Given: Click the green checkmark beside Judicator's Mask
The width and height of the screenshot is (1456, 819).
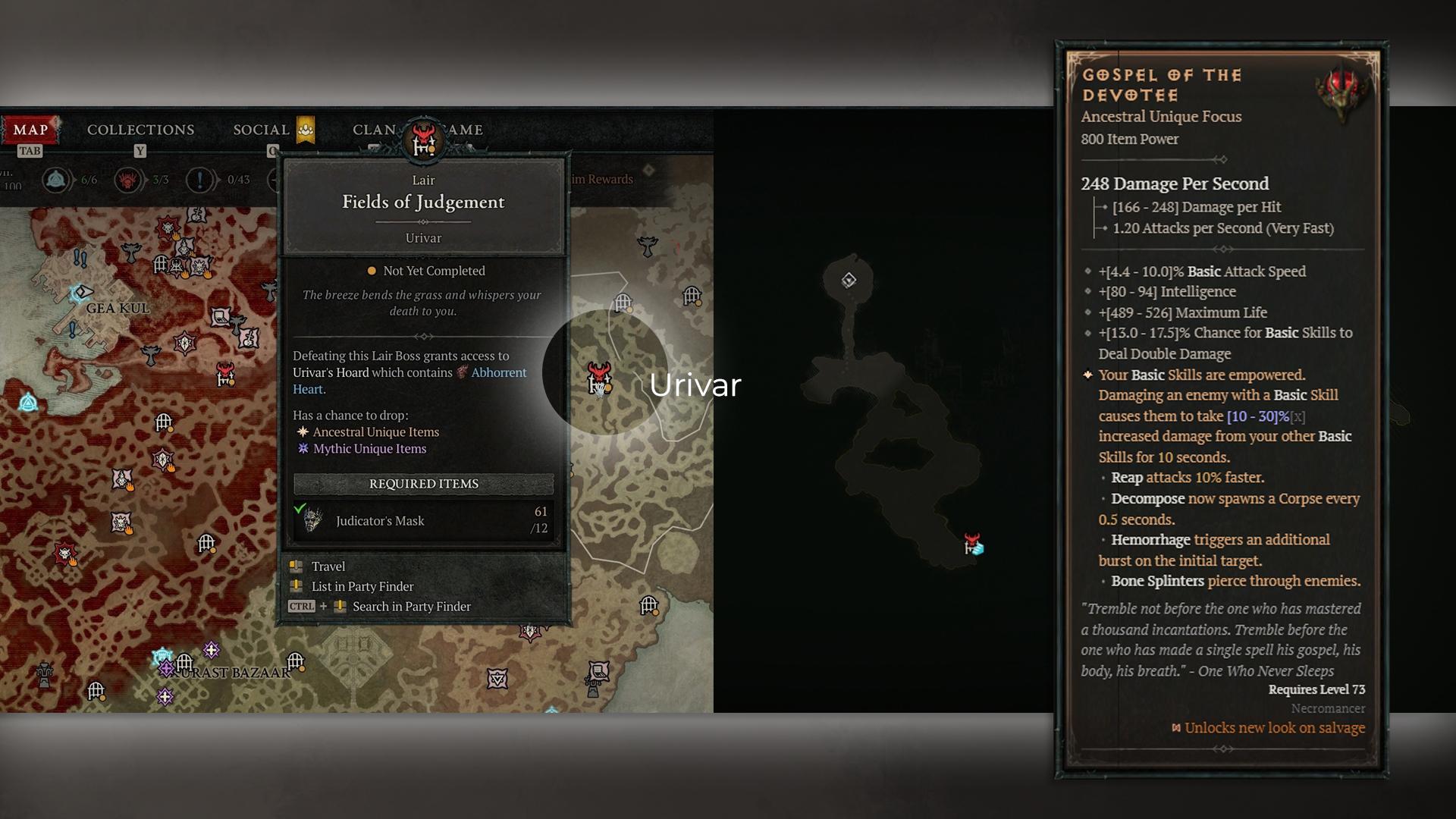Looking at the screenshot, I should 301,509.
